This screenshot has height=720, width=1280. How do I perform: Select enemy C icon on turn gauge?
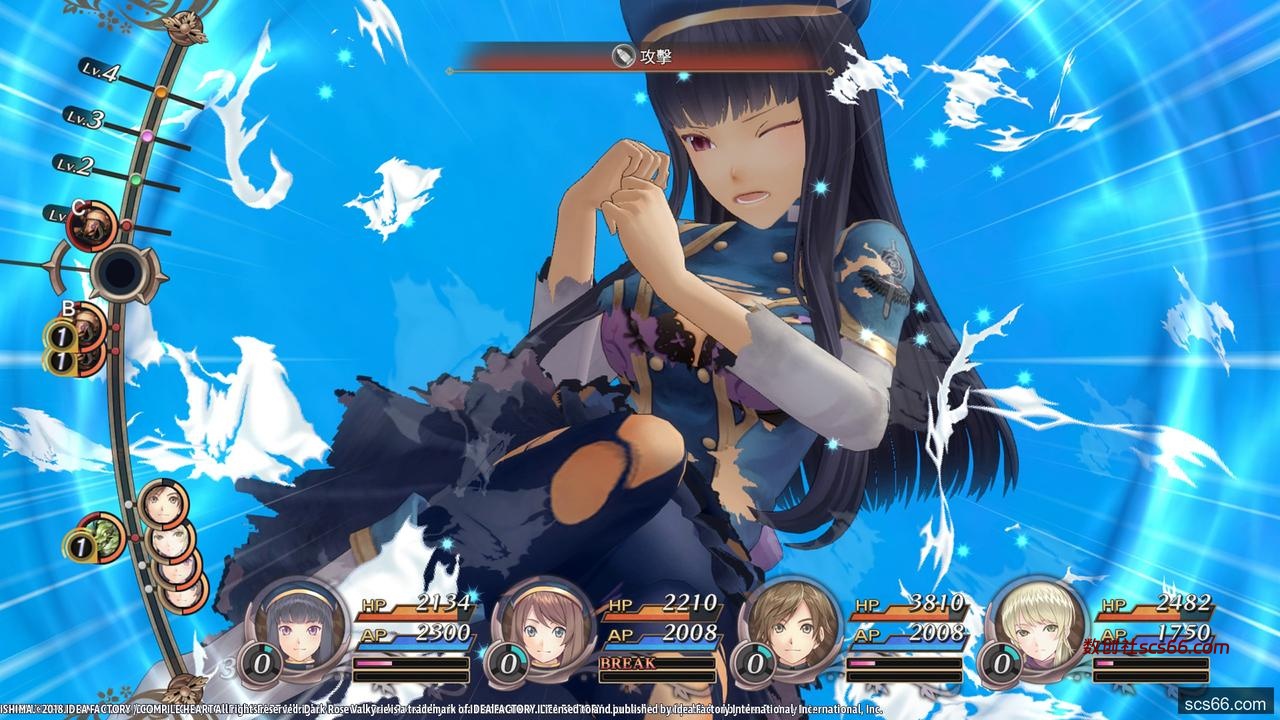(92, 226)
